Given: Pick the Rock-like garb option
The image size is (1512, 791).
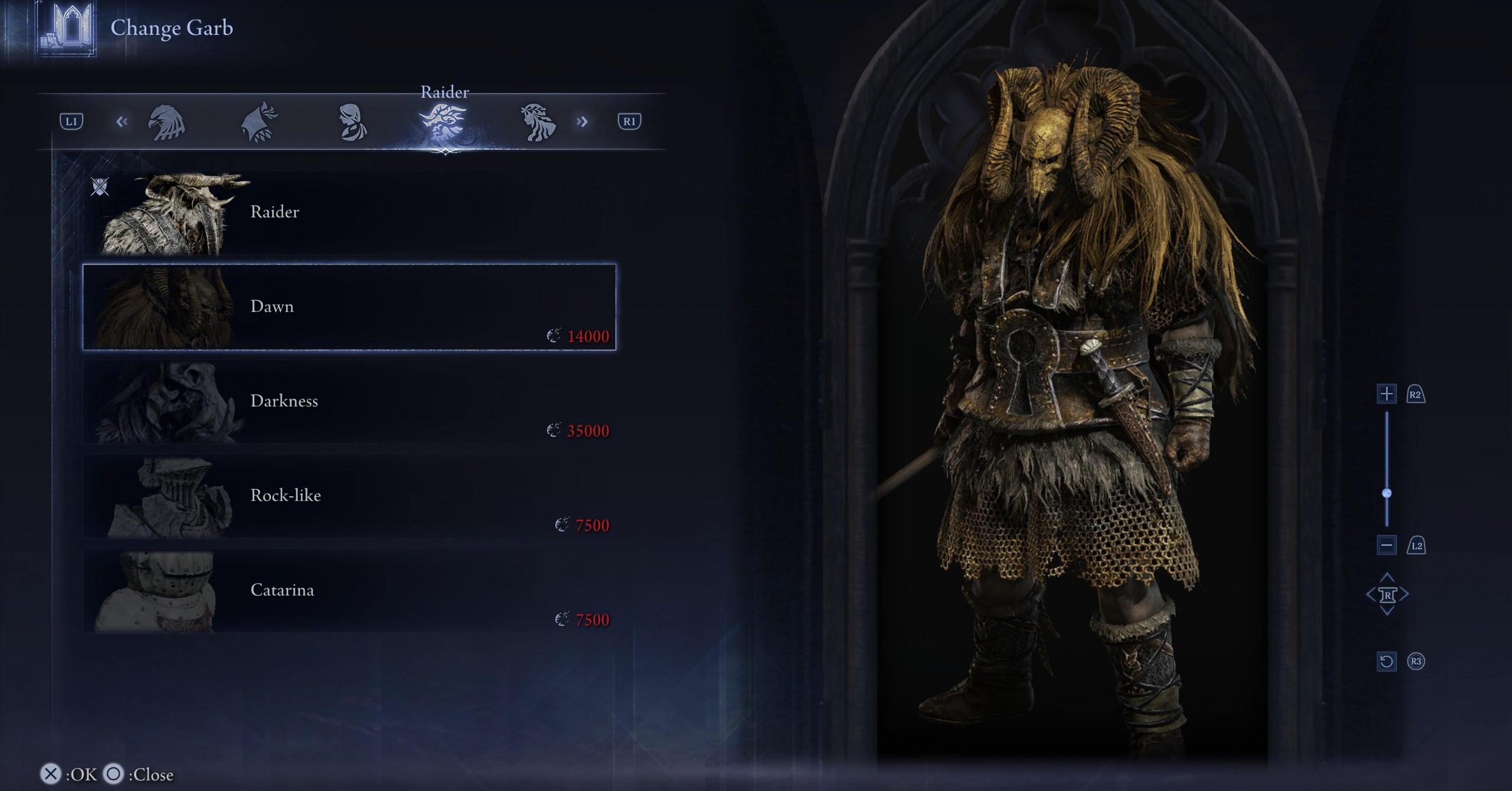Looking at the screenshot, I should coord(348,496).
